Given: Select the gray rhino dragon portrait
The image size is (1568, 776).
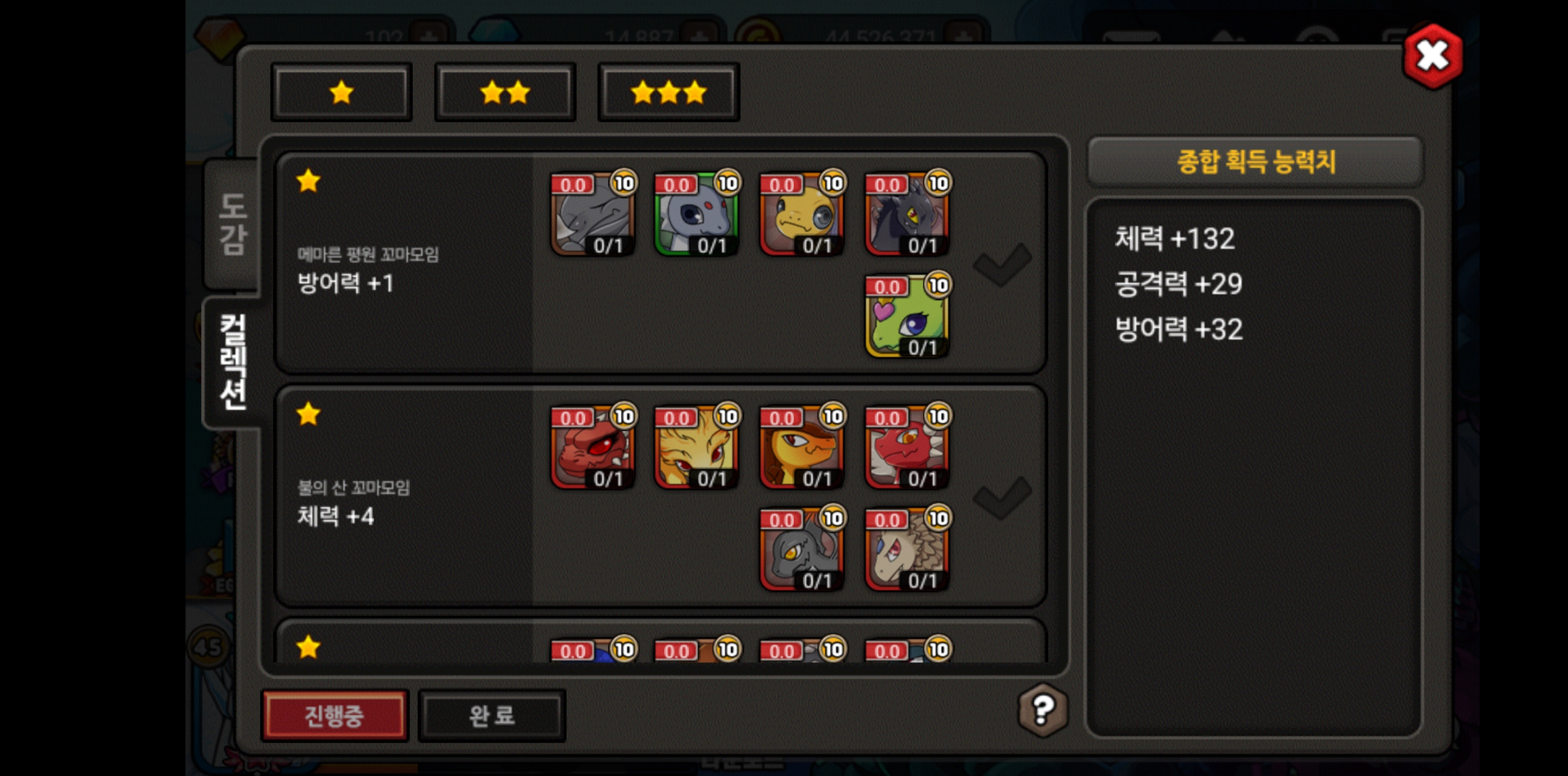Looking at the screenshot, I should (592, 214).
